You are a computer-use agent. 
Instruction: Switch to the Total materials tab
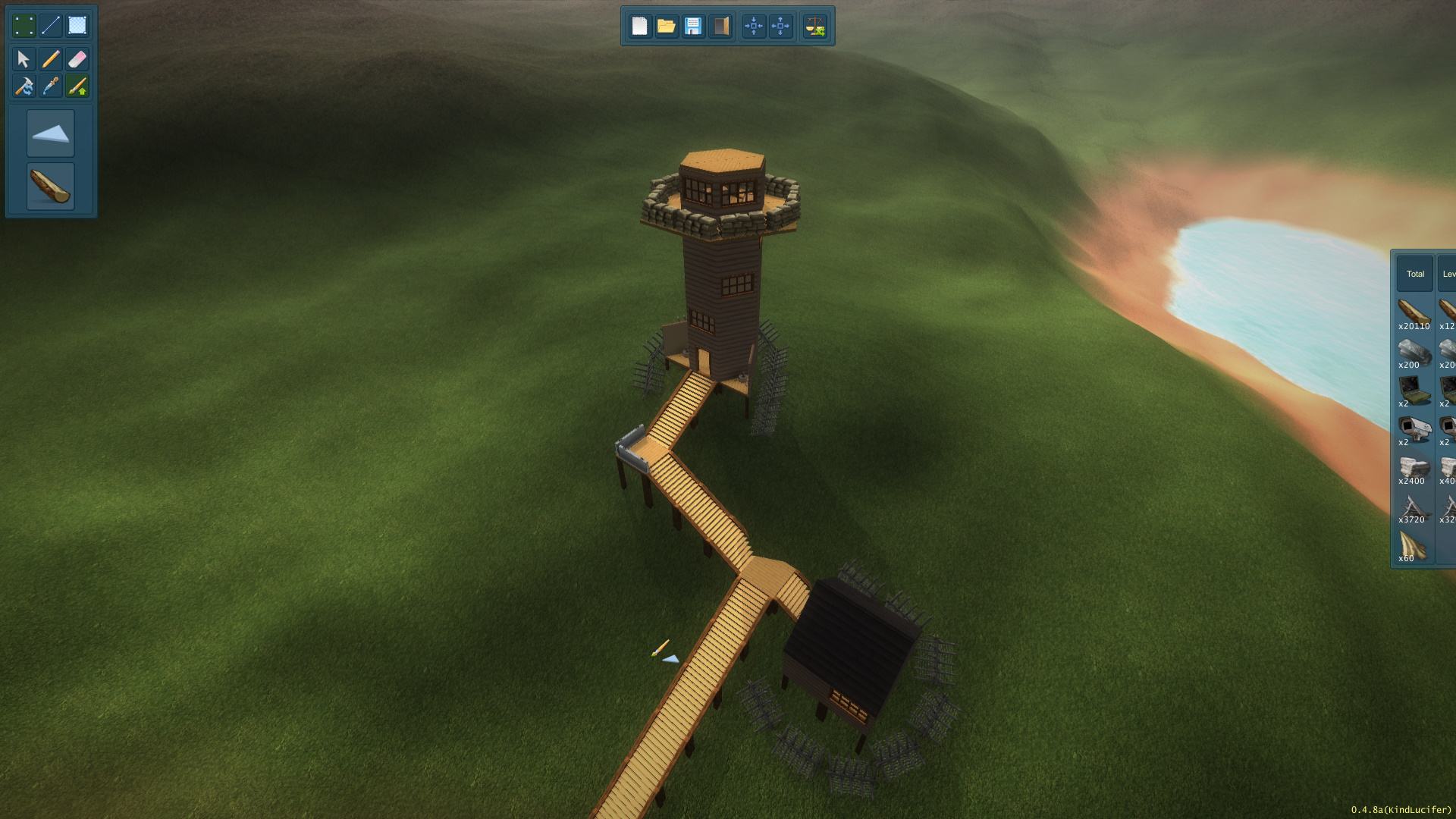click(x=1415, y=274)
